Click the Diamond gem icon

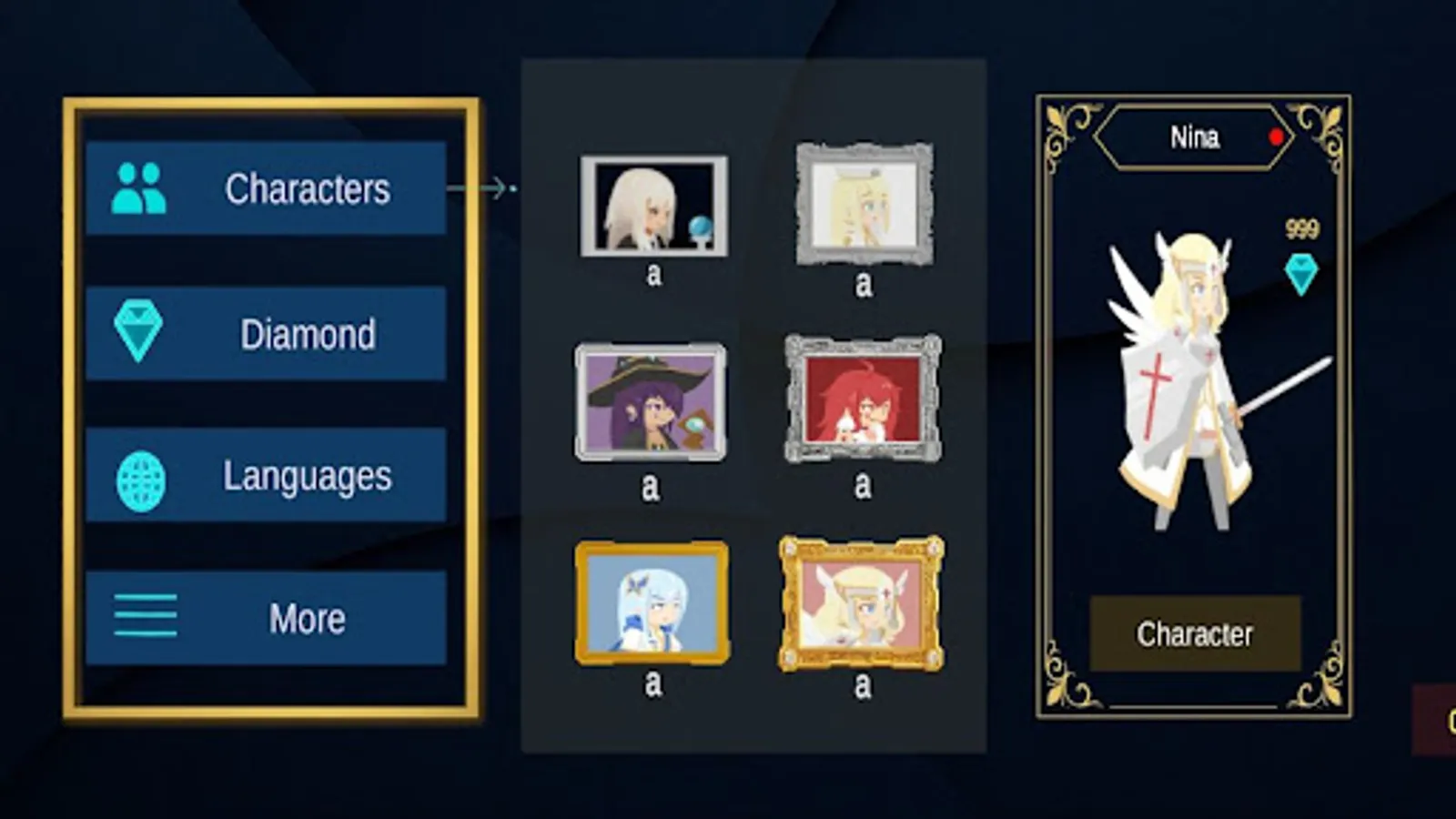point(139,329)
